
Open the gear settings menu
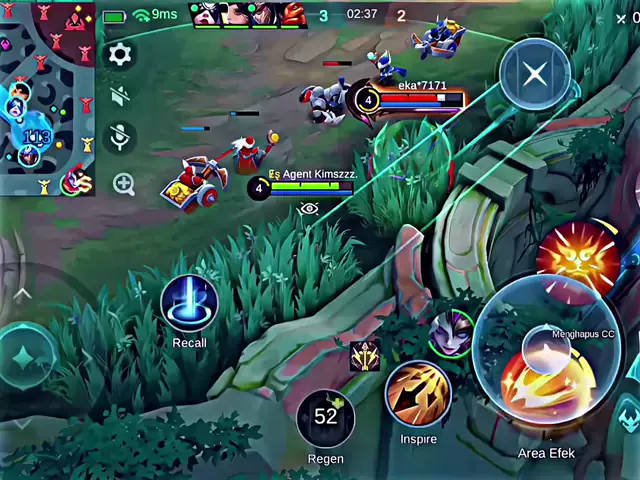(120, 55)
